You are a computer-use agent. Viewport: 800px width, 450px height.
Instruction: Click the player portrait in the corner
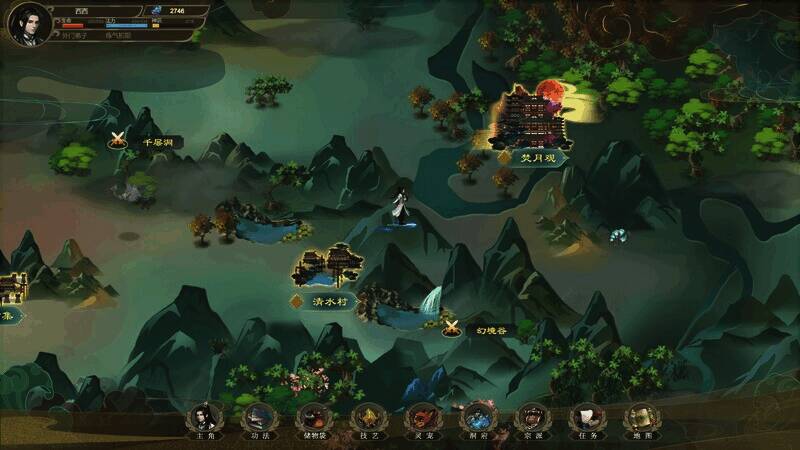tap(29, 24)
